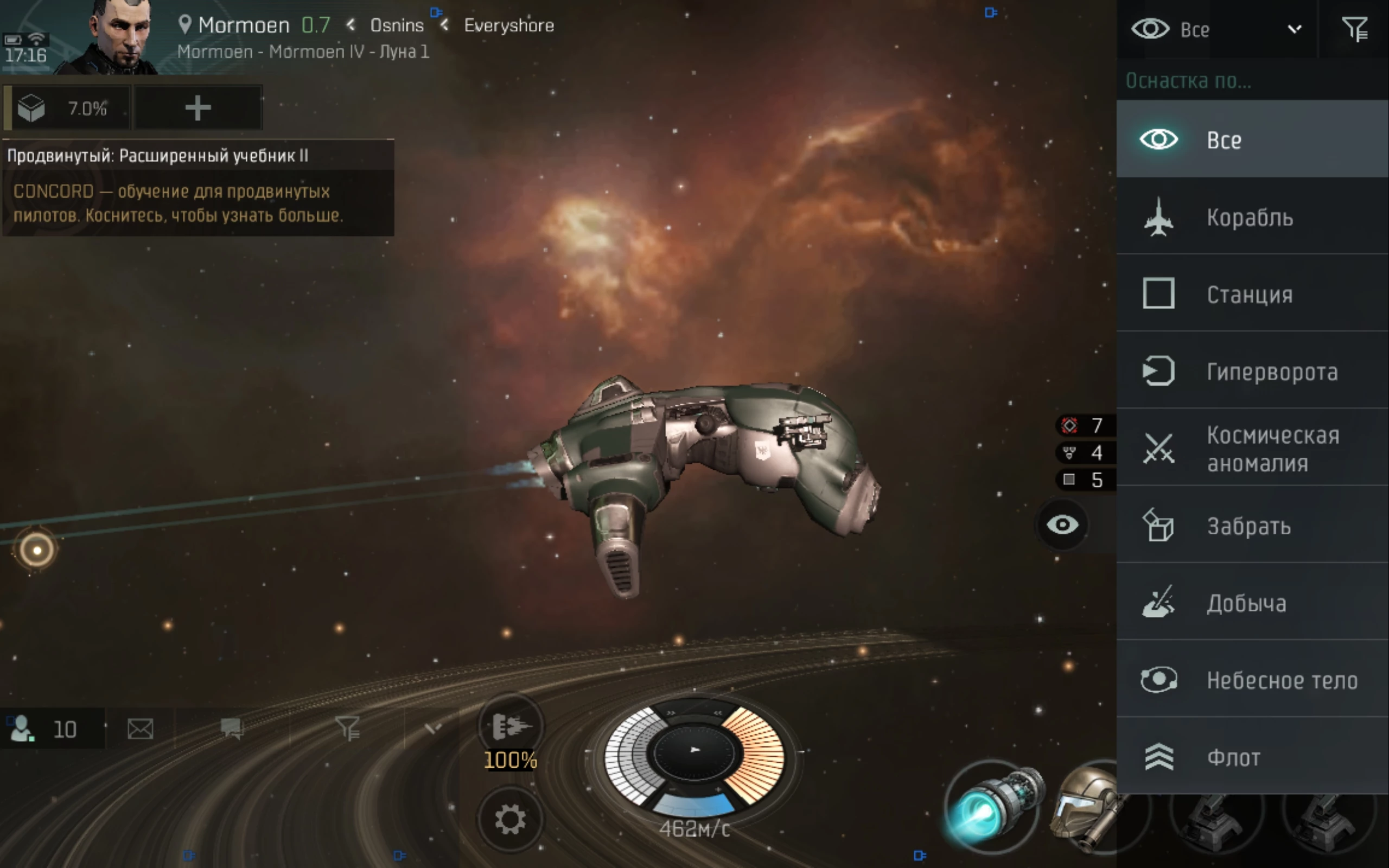1389x868 pixels.
Task: Pick the Космическая аномалия filter
Action: (1251, 448)
